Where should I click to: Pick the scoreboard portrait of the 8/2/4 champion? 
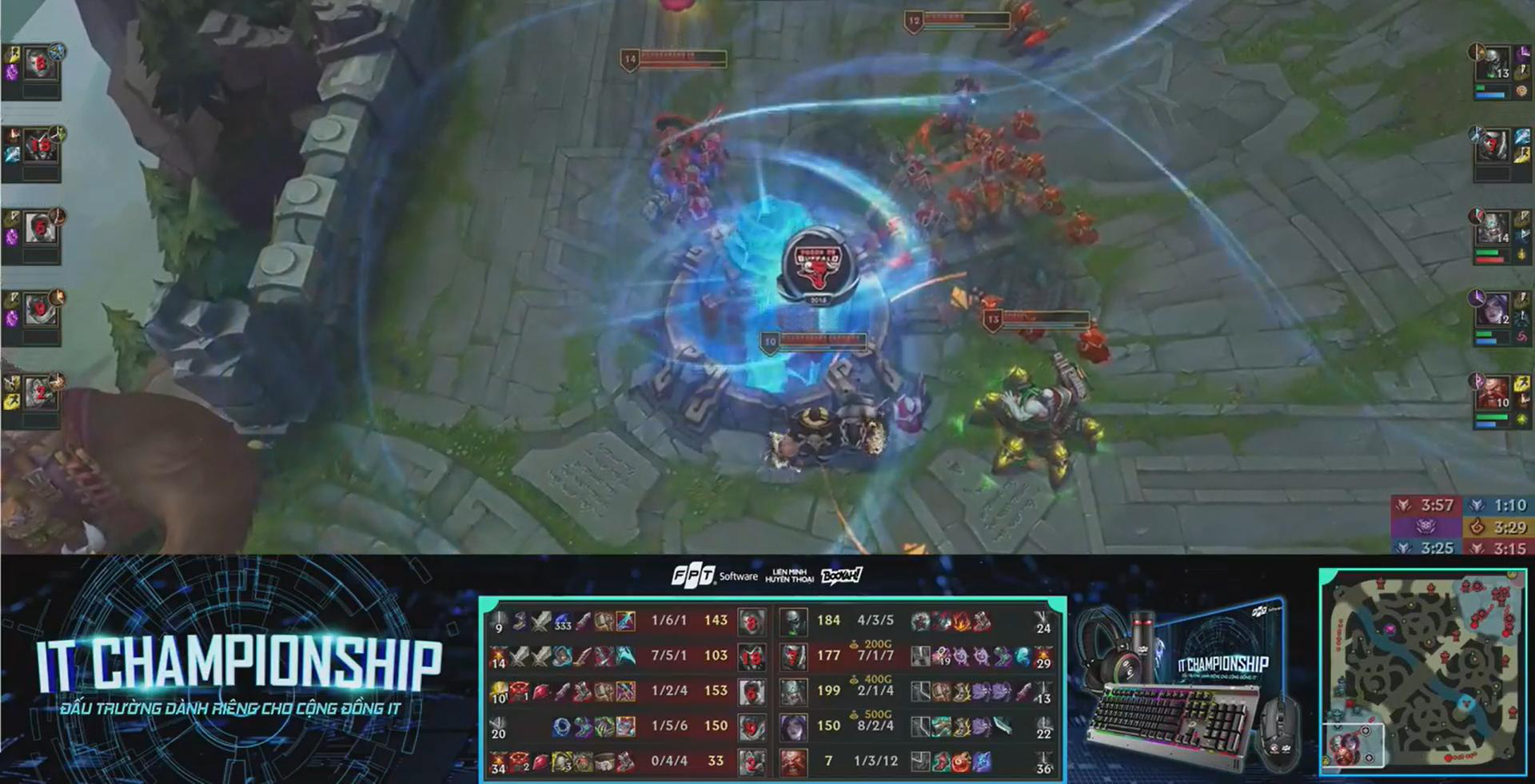[793, 726]
